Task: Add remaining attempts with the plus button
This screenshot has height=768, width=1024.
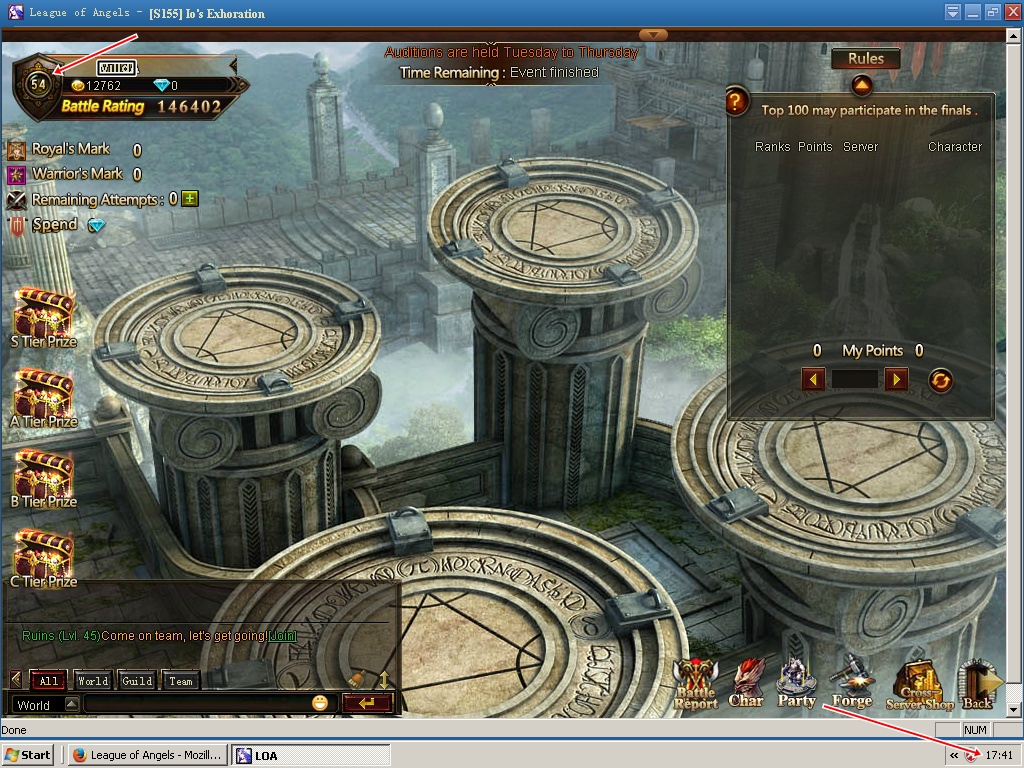Action: click(x=190, y=199)
